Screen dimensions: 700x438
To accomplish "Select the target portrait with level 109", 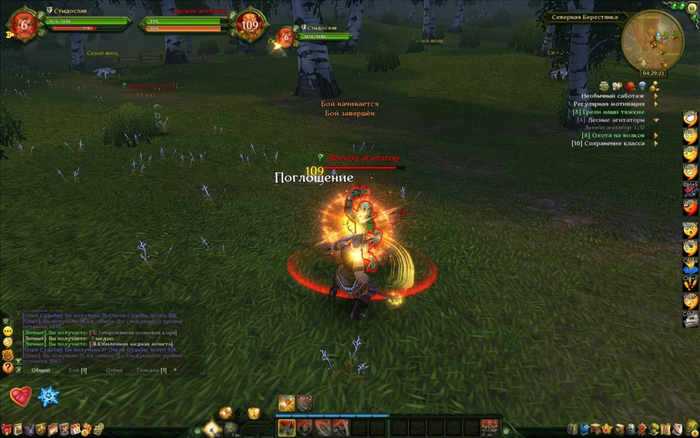I will tap(249, 26).
